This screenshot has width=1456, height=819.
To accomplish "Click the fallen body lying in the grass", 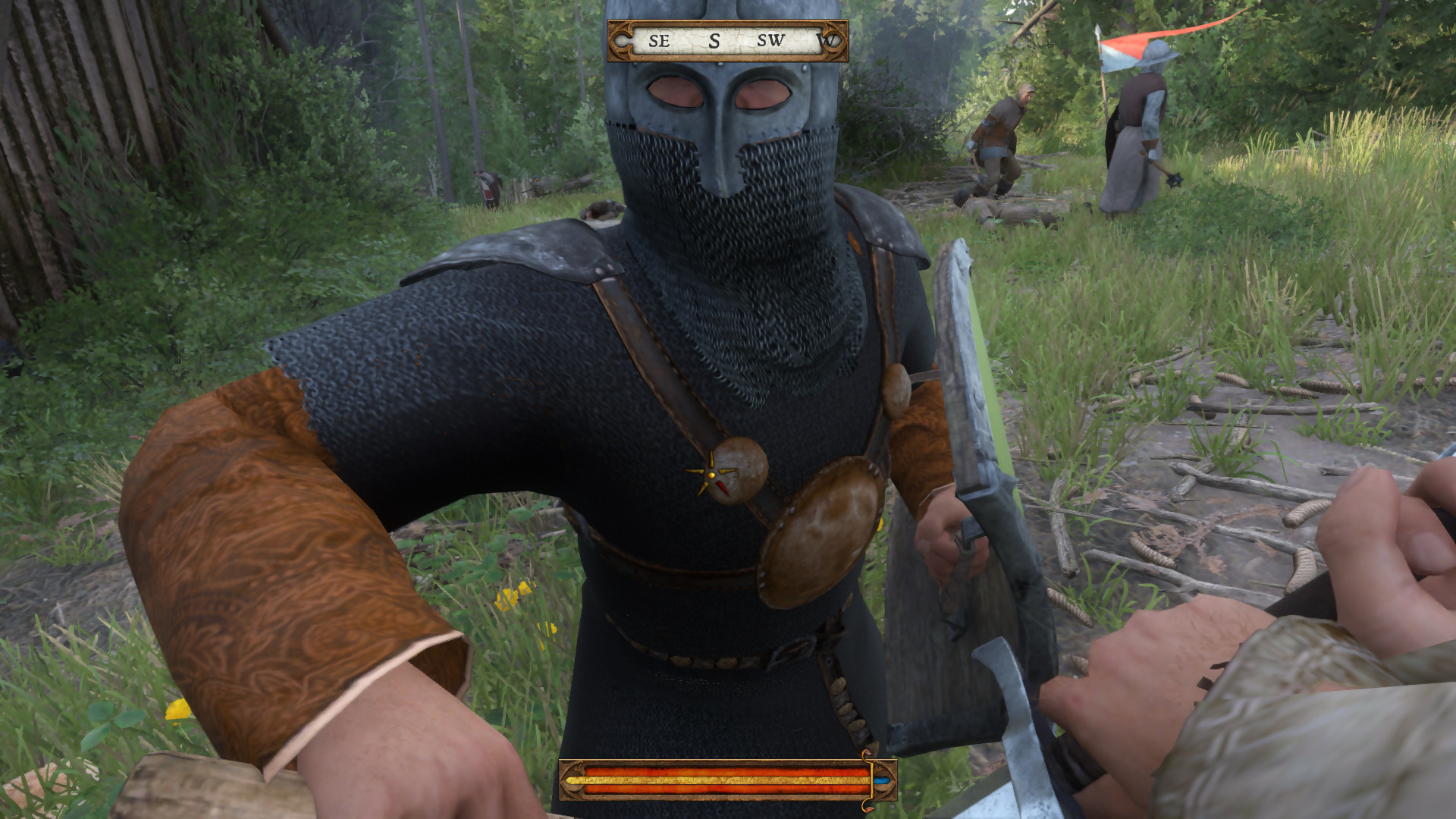I will [x=997, y=207].
